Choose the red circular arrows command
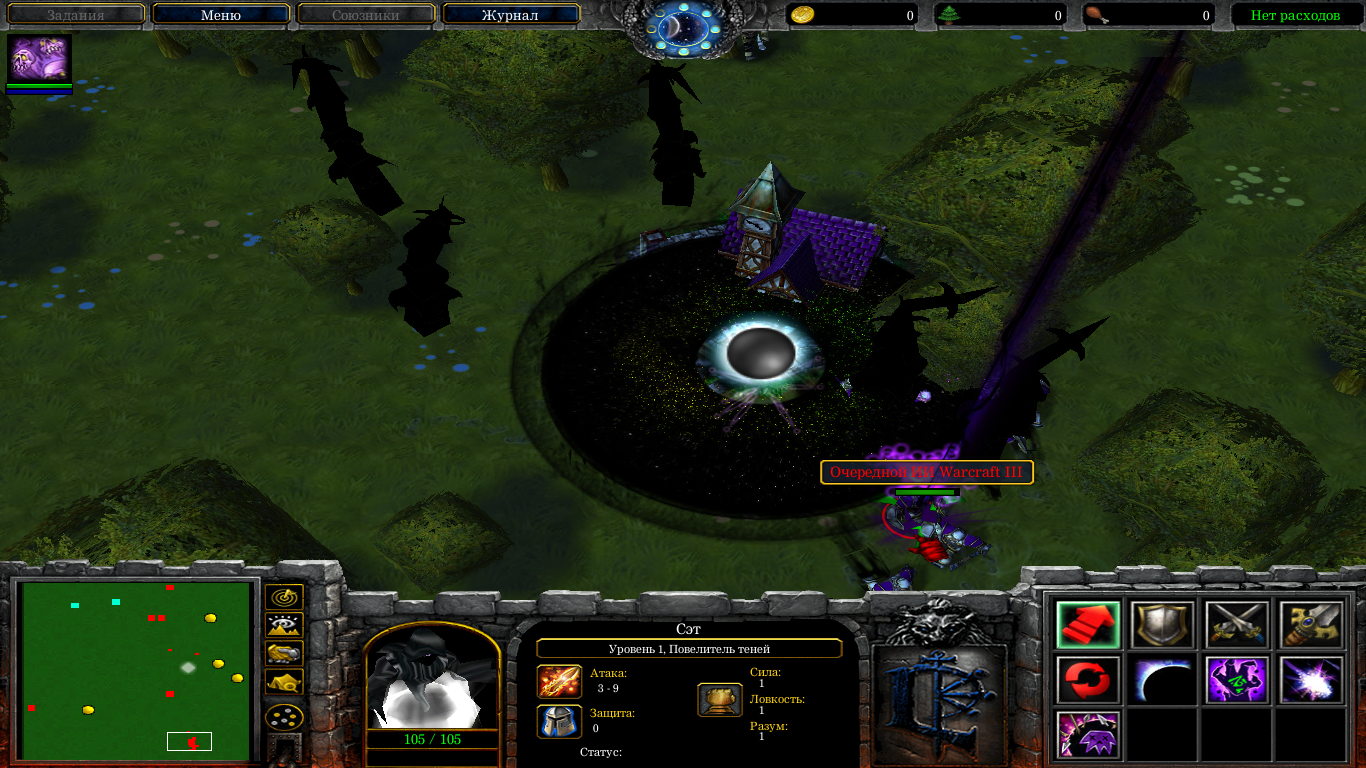Image resolution: width=1366 pixels, height=768 pixels. [1088, 681]
